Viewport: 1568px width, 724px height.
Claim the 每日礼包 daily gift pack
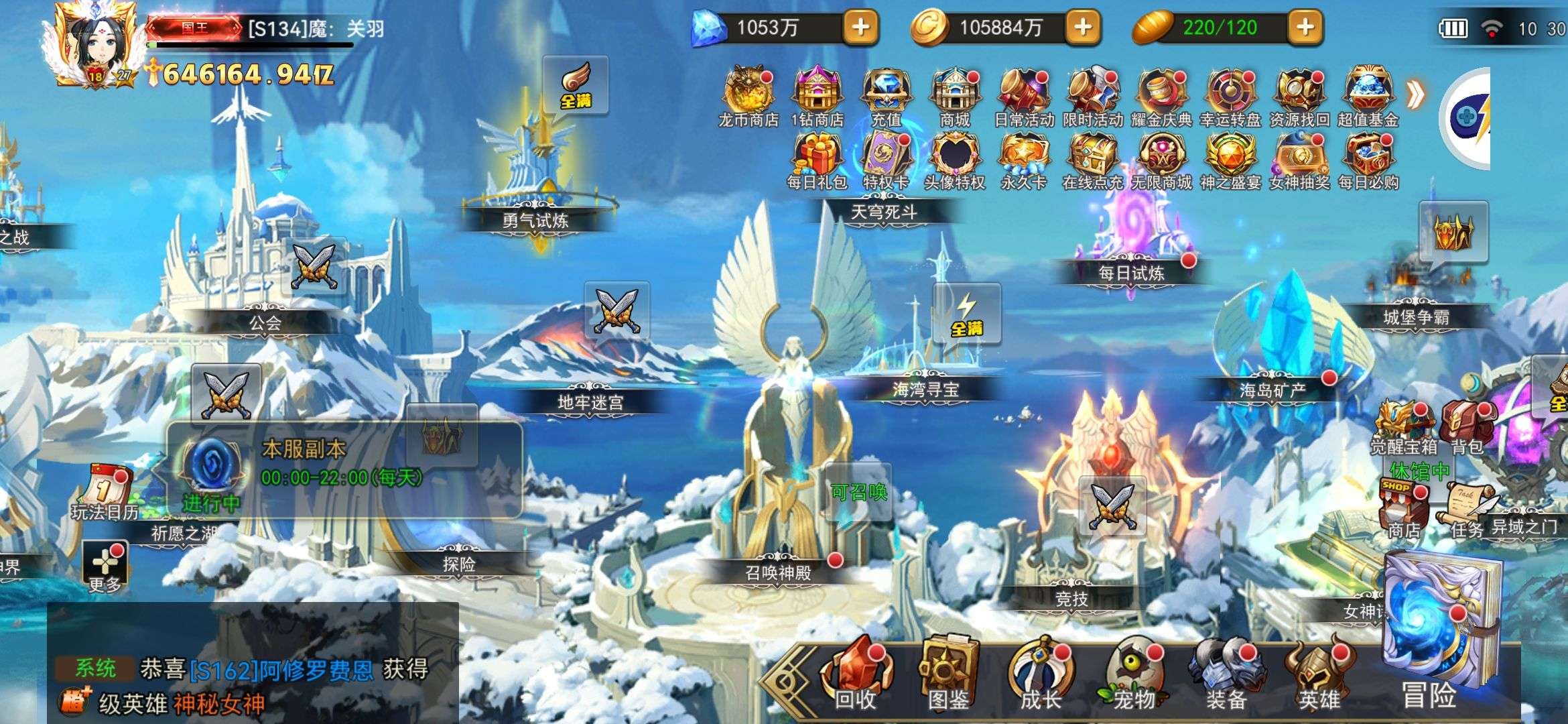(x=817, y=158)
